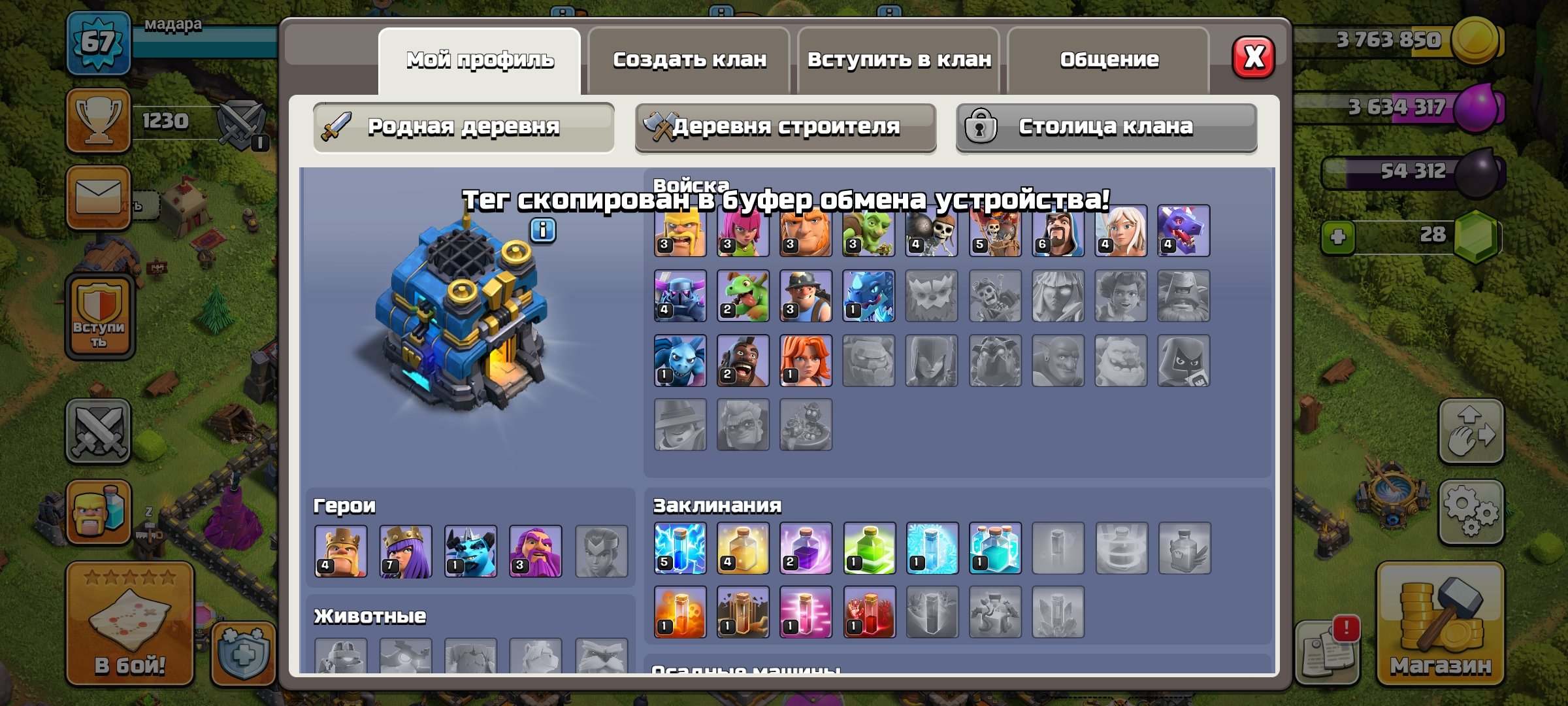Open the settings gear icon

pos(1471,511)
